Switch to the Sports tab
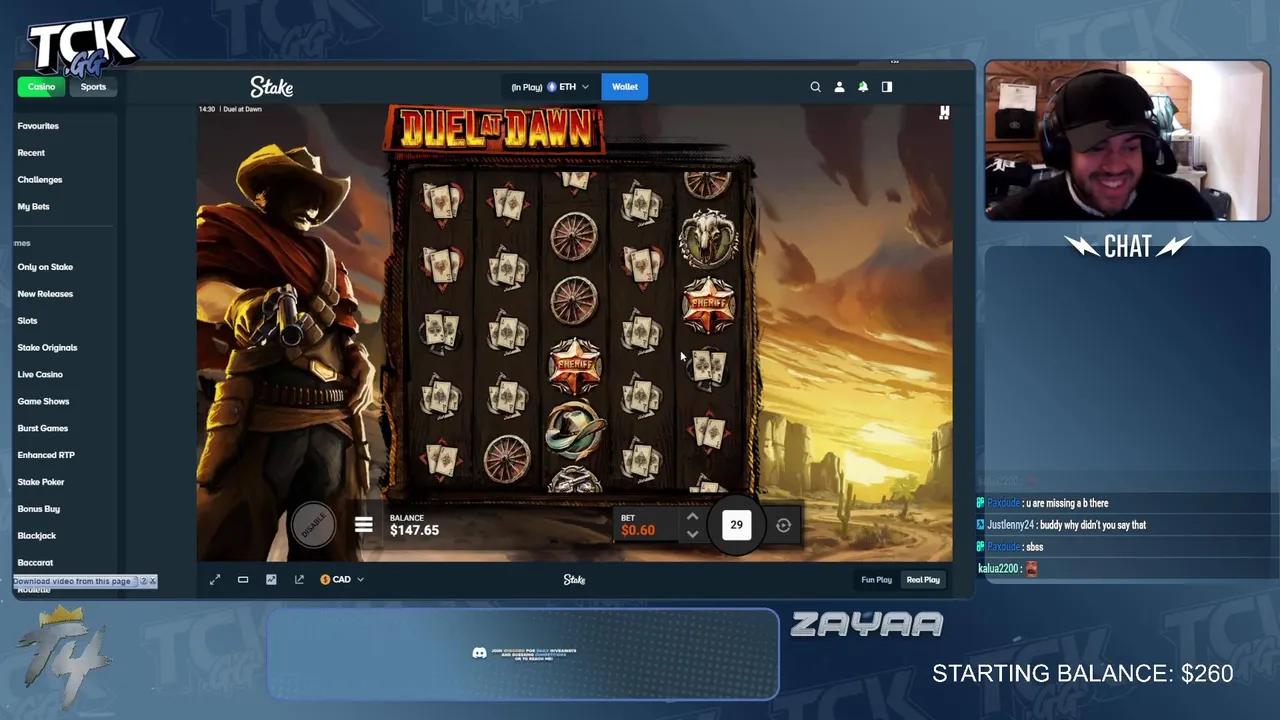 click(92, 86)
